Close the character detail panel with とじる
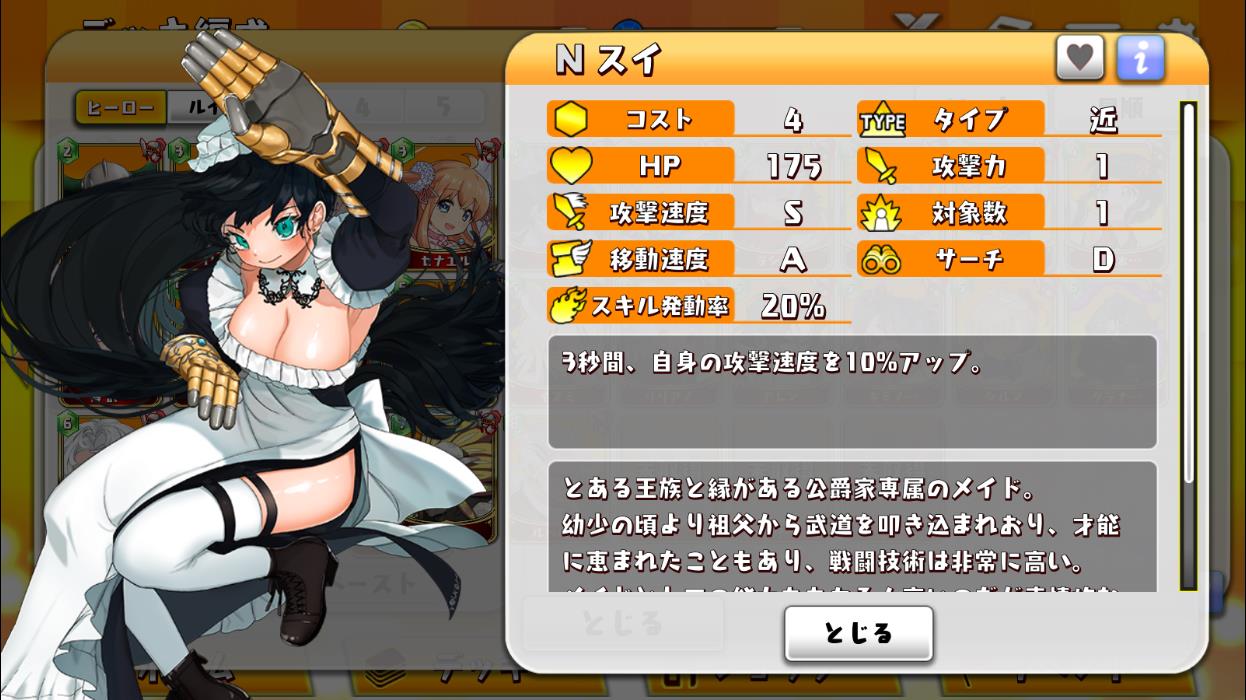 [x=858, y=633]
